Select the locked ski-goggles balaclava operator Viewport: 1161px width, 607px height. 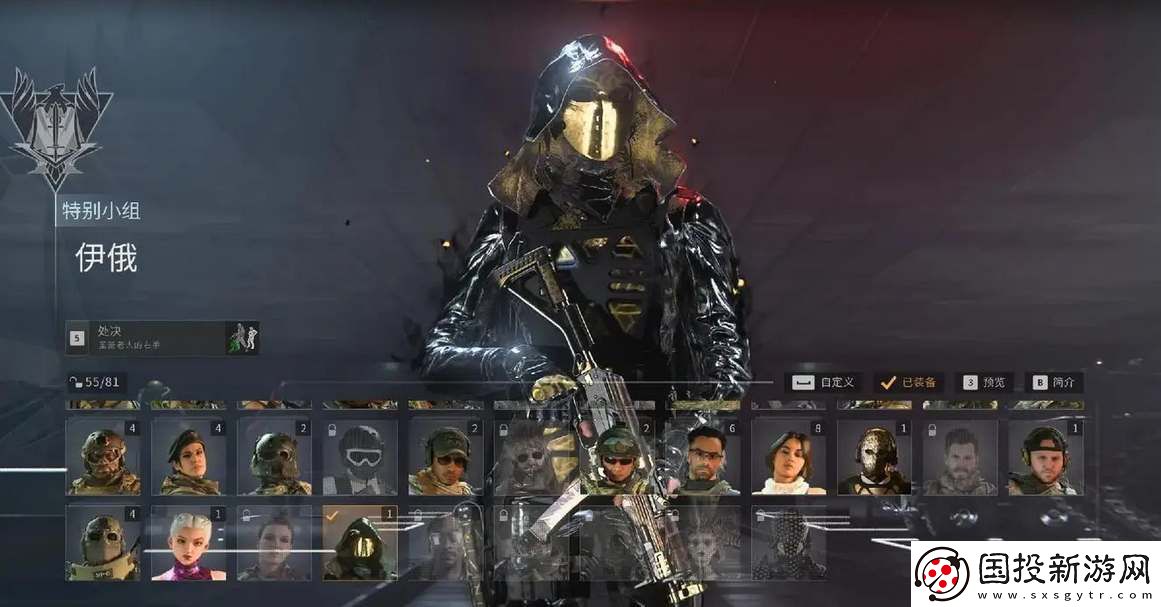click(360, 457)
